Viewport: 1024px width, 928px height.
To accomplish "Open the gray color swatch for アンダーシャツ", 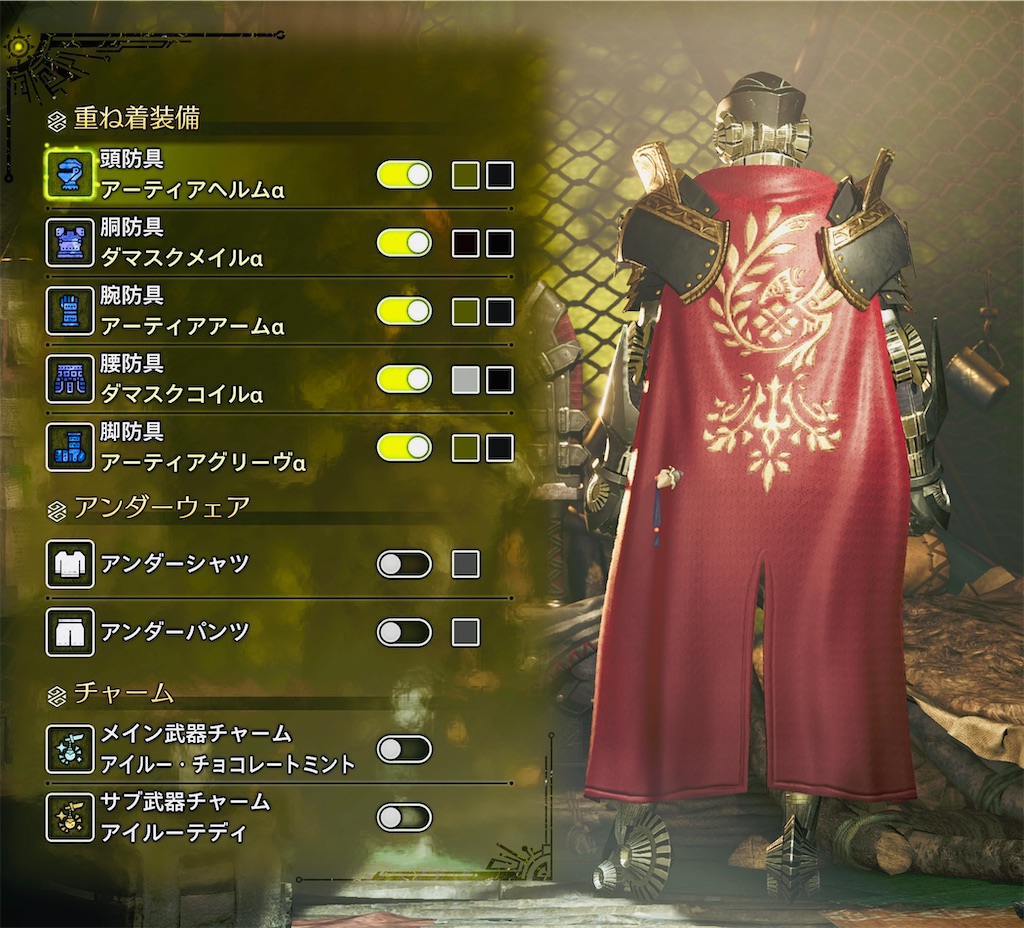I will click(x=466, y=564).
